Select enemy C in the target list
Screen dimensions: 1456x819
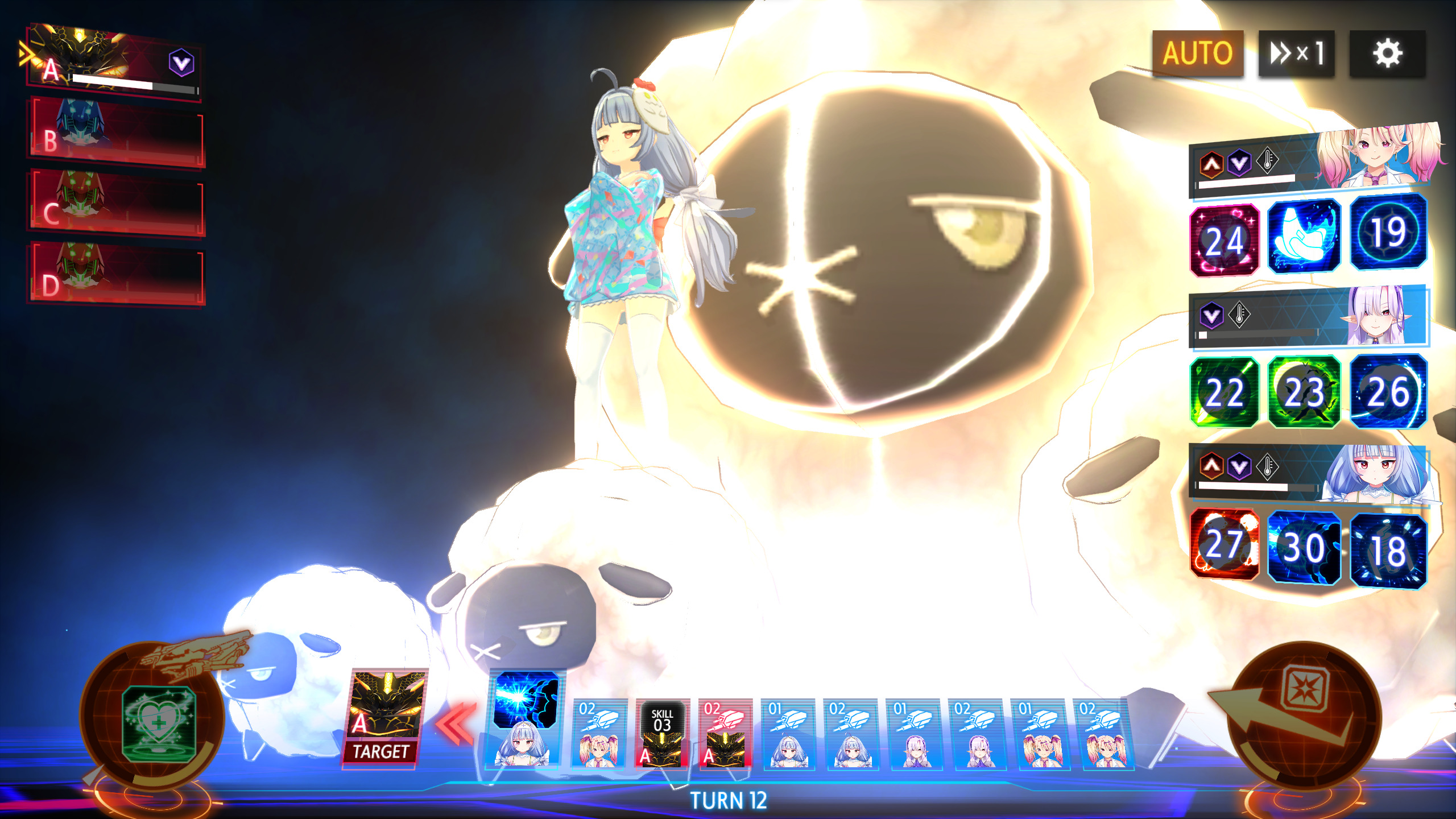click(x=117, y=204)
